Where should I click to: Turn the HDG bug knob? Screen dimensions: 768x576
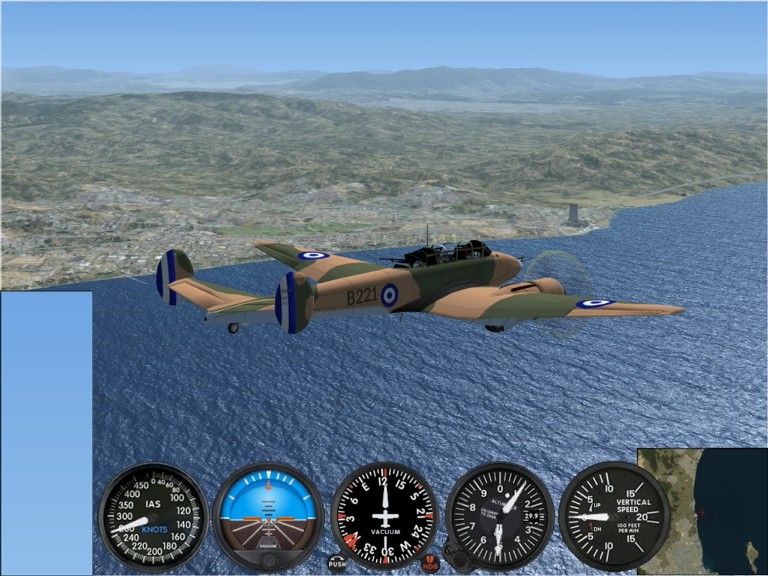point(430,563)
